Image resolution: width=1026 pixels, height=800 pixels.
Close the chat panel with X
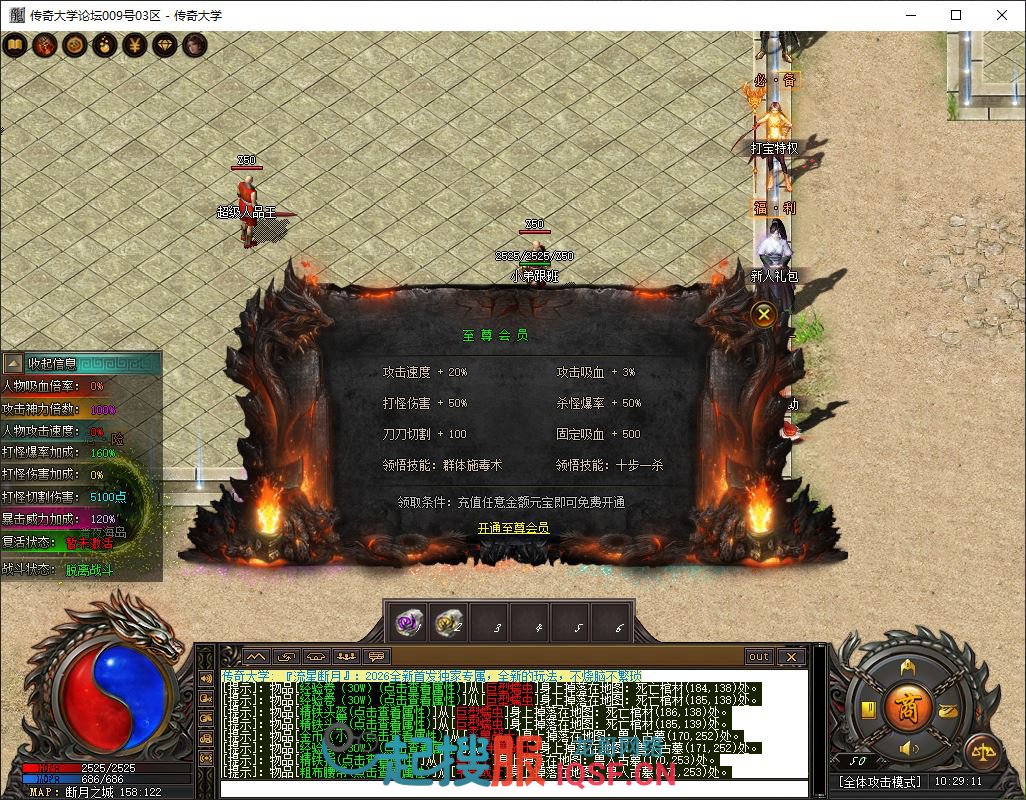pyautogui.click(x=790, y=657)
